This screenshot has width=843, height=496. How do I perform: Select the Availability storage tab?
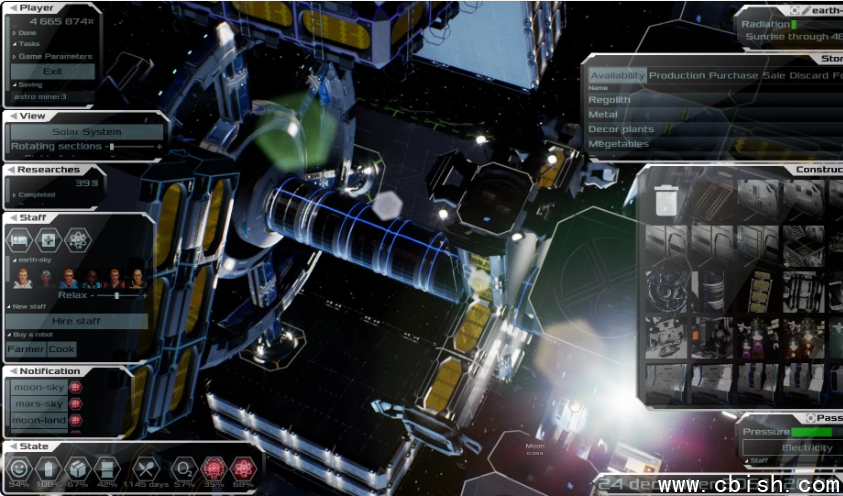point(617,76)
